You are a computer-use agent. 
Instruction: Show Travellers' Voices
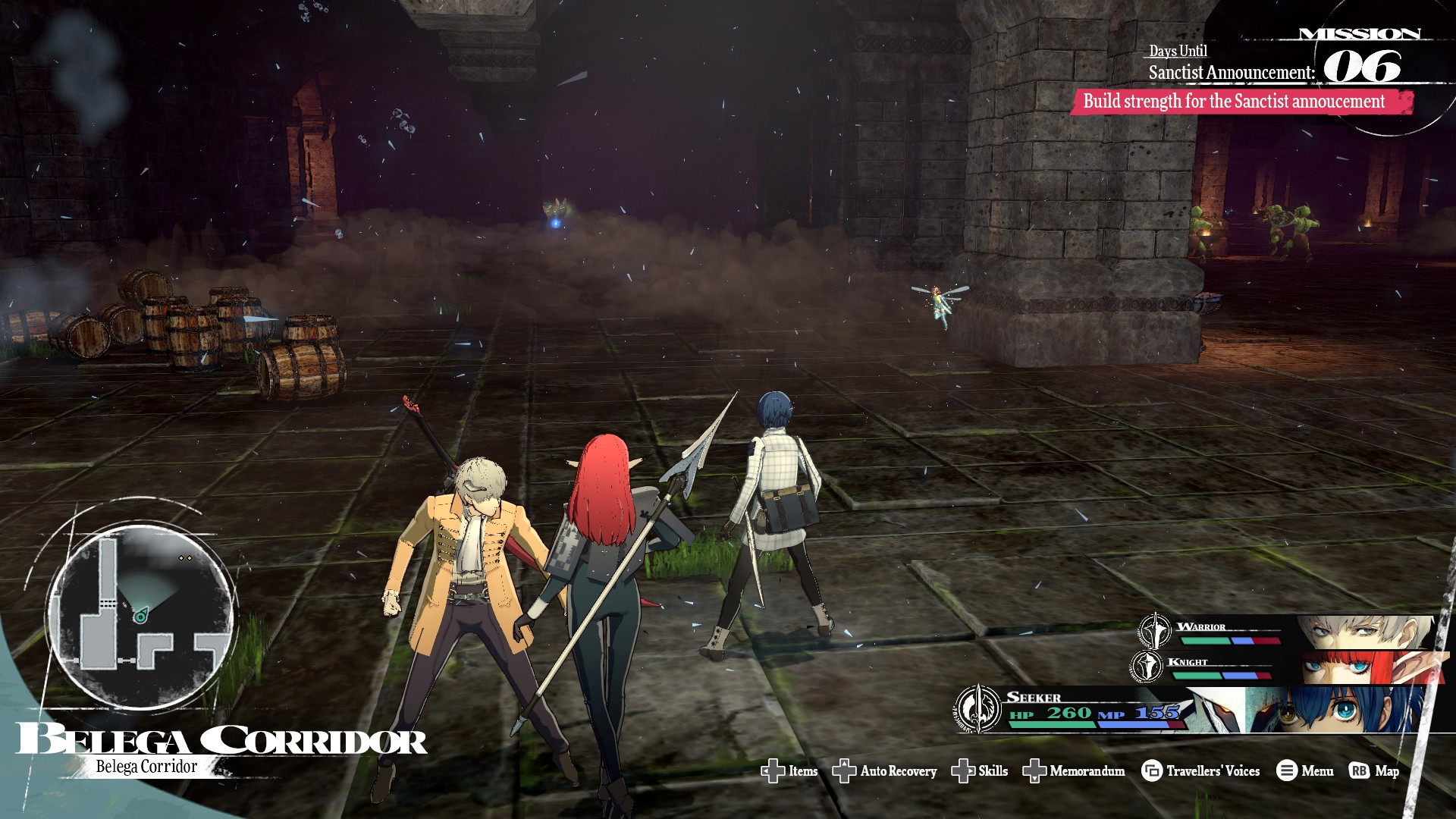tap(1200, 771)
